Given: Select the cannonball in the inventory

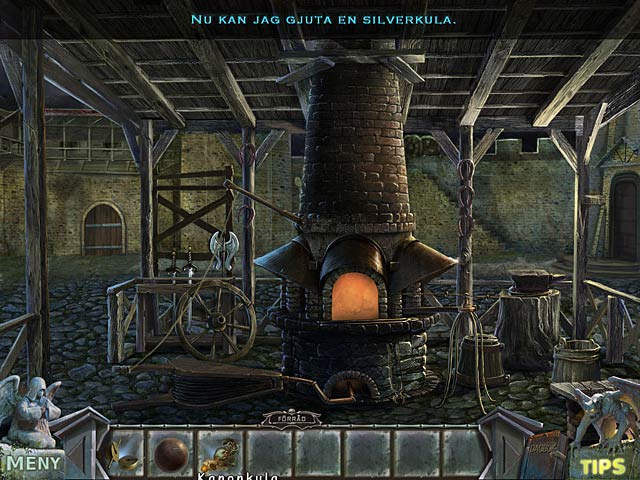Looking at the screenshot, I should pyautogui.click(x=171, y=453).
